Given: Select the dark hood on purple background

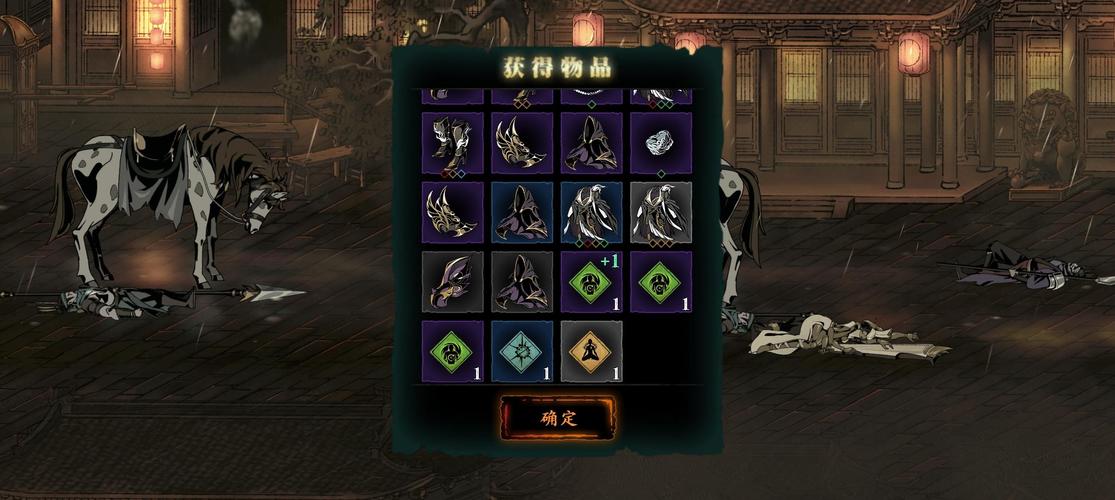Looking at the screenshot, I should click(x=591, y=143).
